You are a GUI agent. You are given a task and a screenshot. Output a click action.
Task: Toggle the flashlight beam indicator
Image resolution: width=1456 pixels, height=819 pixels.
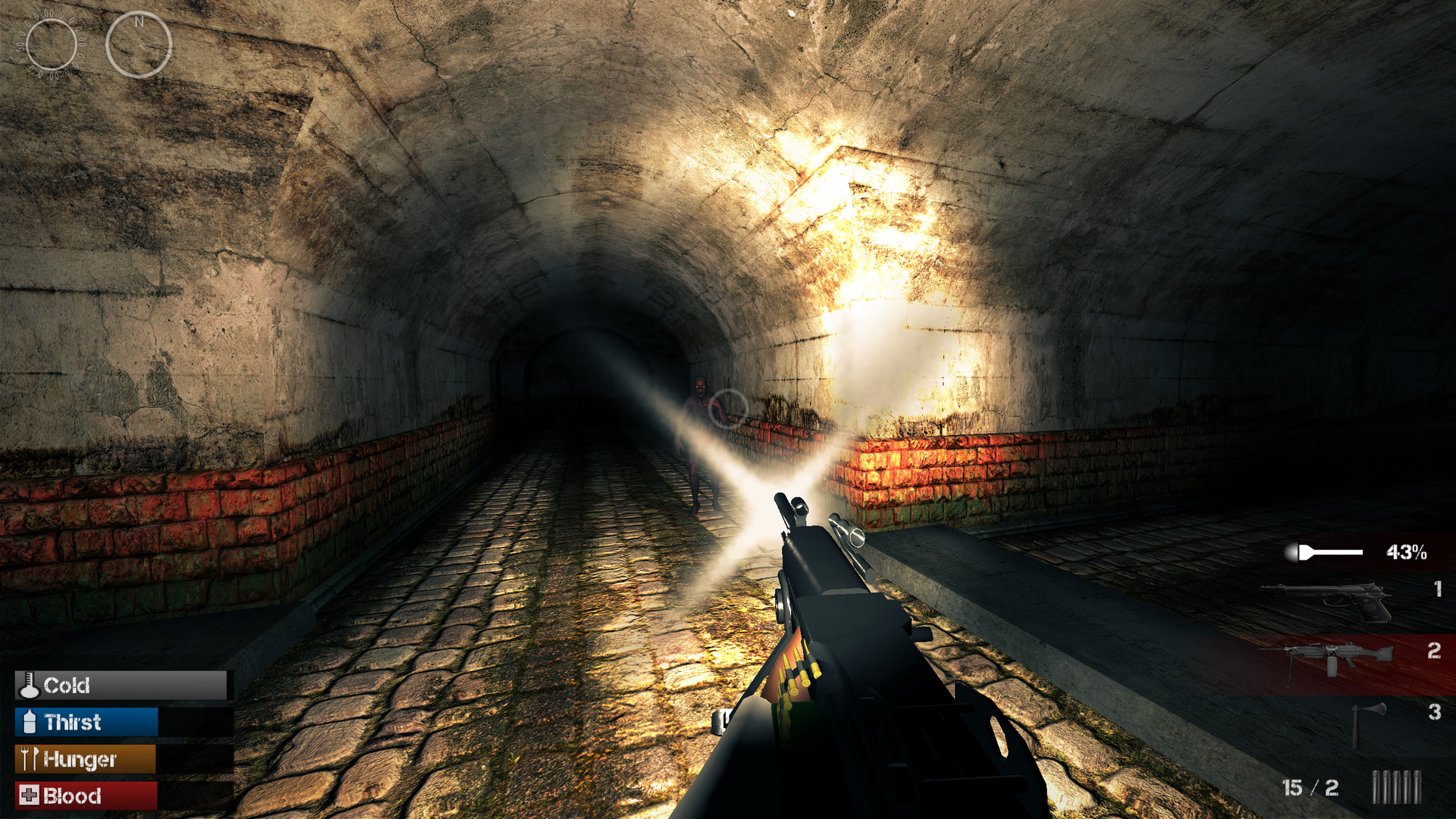click(x=1323, y=553)
